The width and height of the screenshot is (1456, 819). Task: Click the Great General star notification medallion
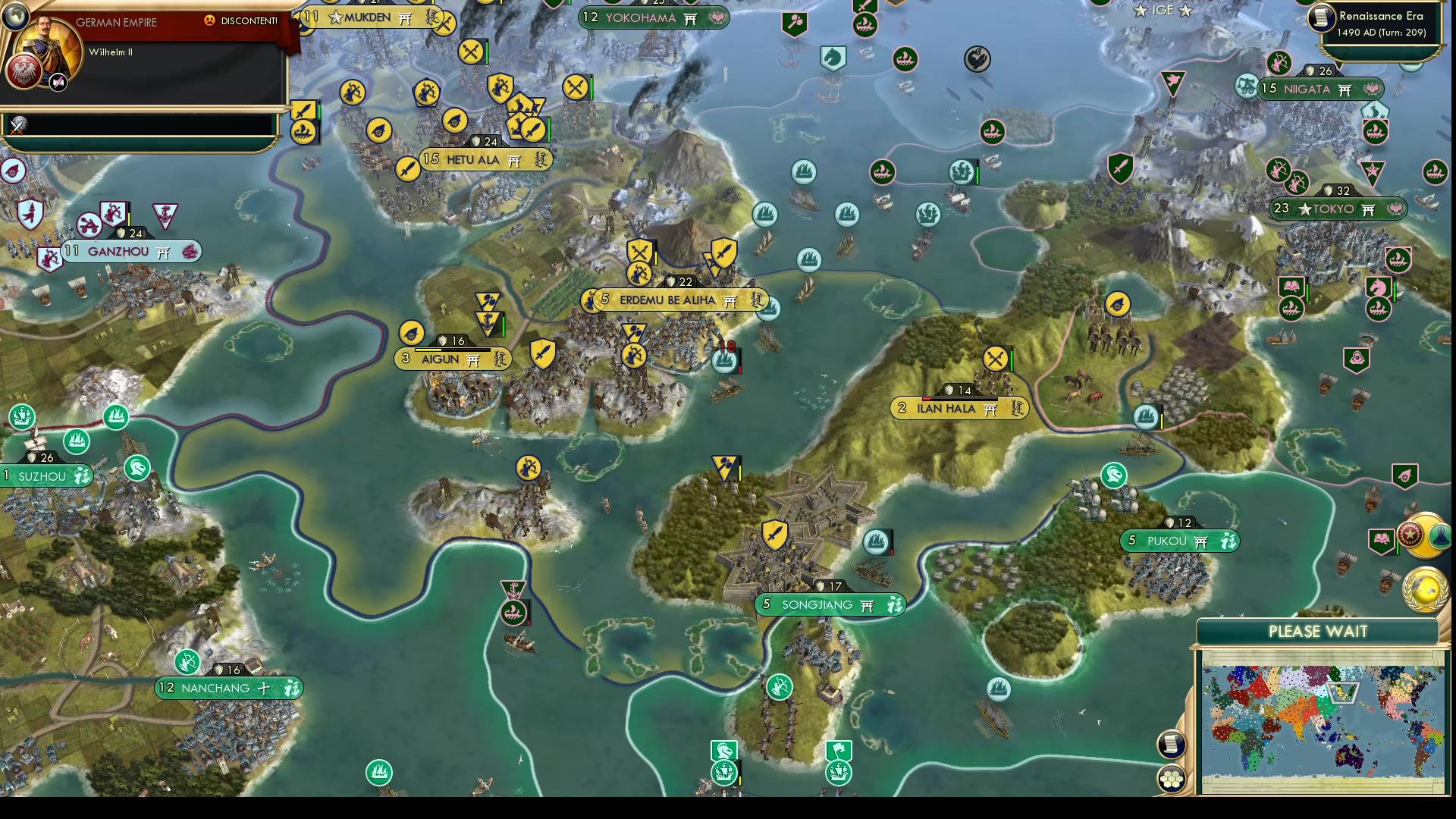point(1410,533)
